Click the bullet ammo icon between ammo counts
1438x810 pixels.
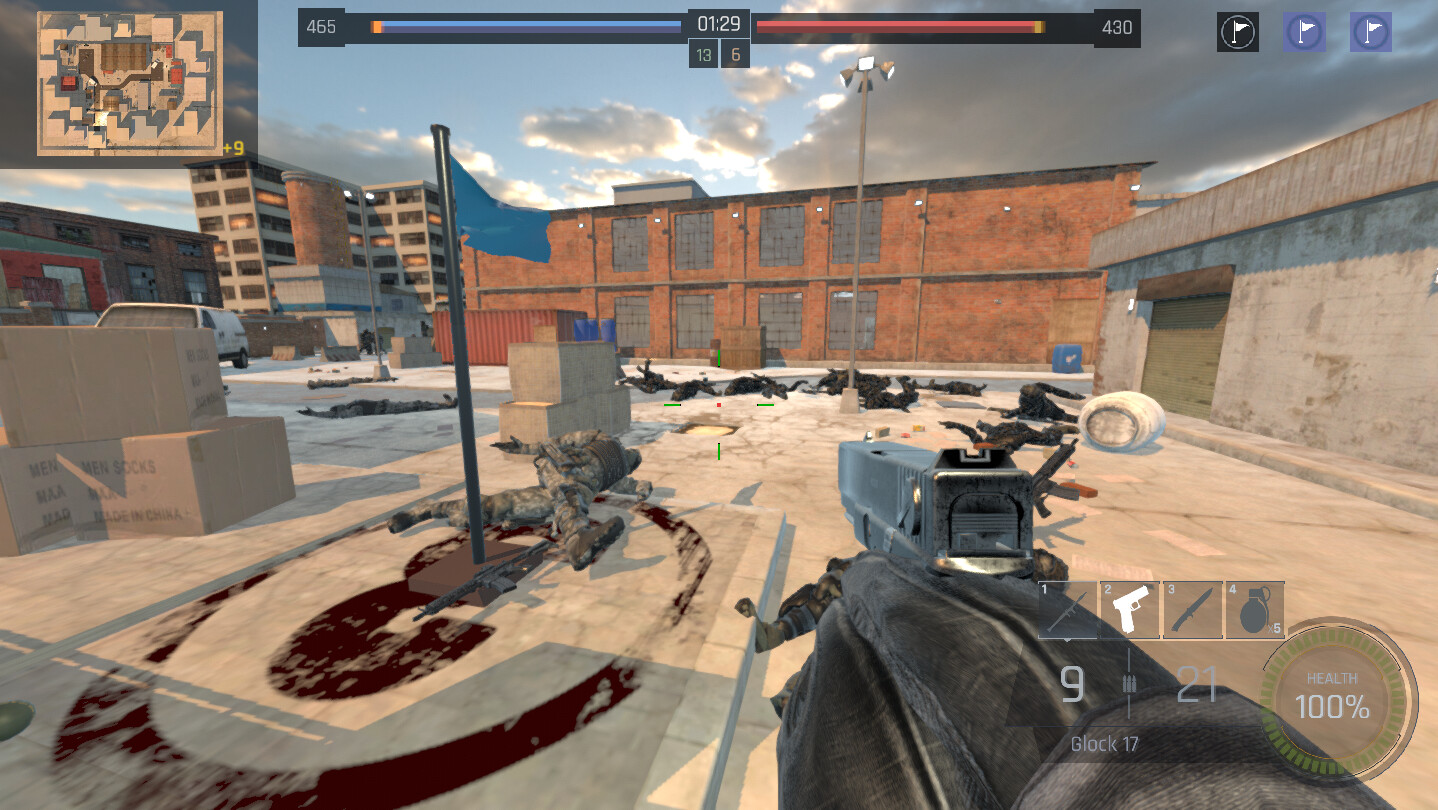(1131, 685)
